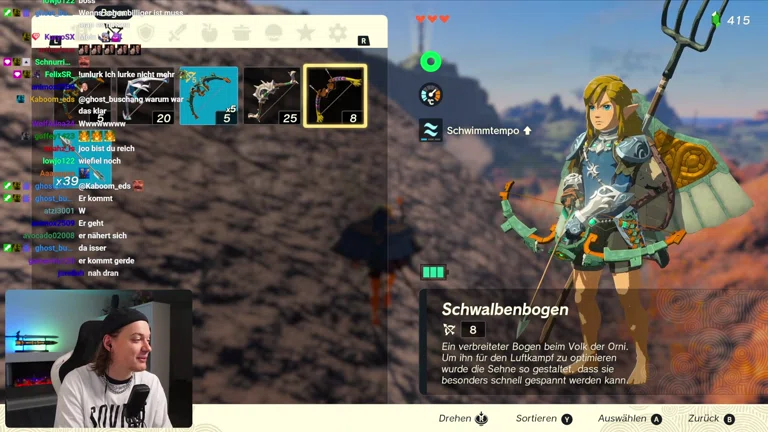Choose the teal-highlighted x5 bow slot
Image resolution: width=768 pixels, height=432 pixels.
(209, 96)
